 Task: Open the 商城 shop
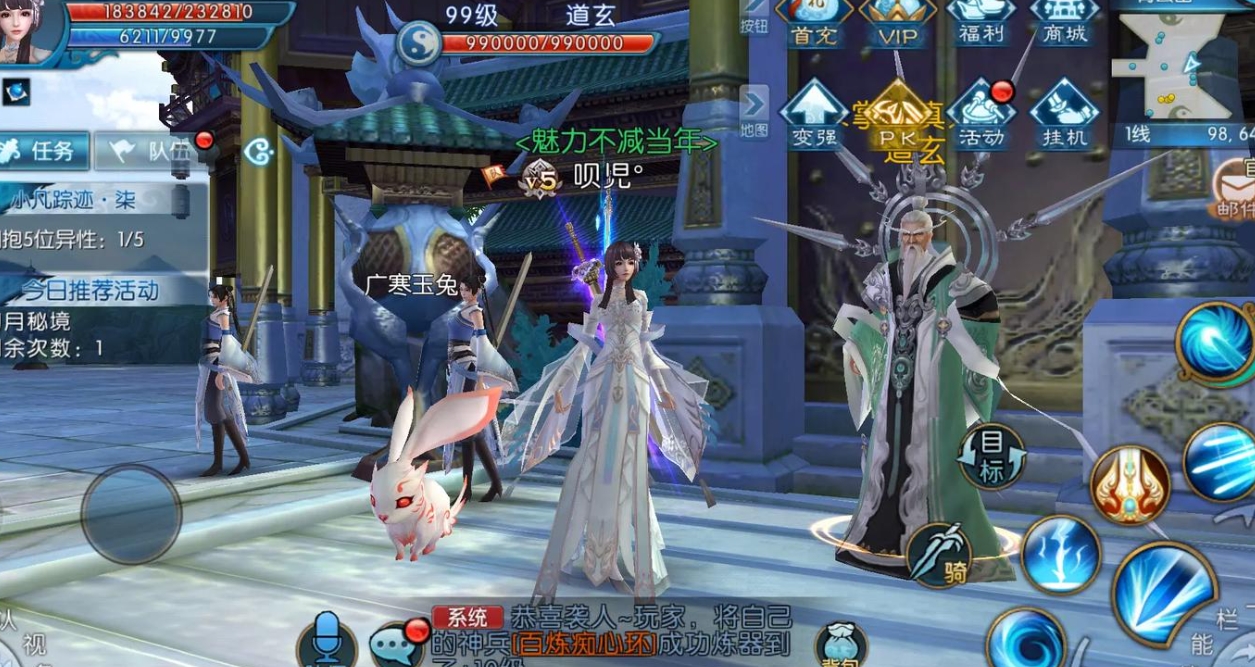[1064, 22]
